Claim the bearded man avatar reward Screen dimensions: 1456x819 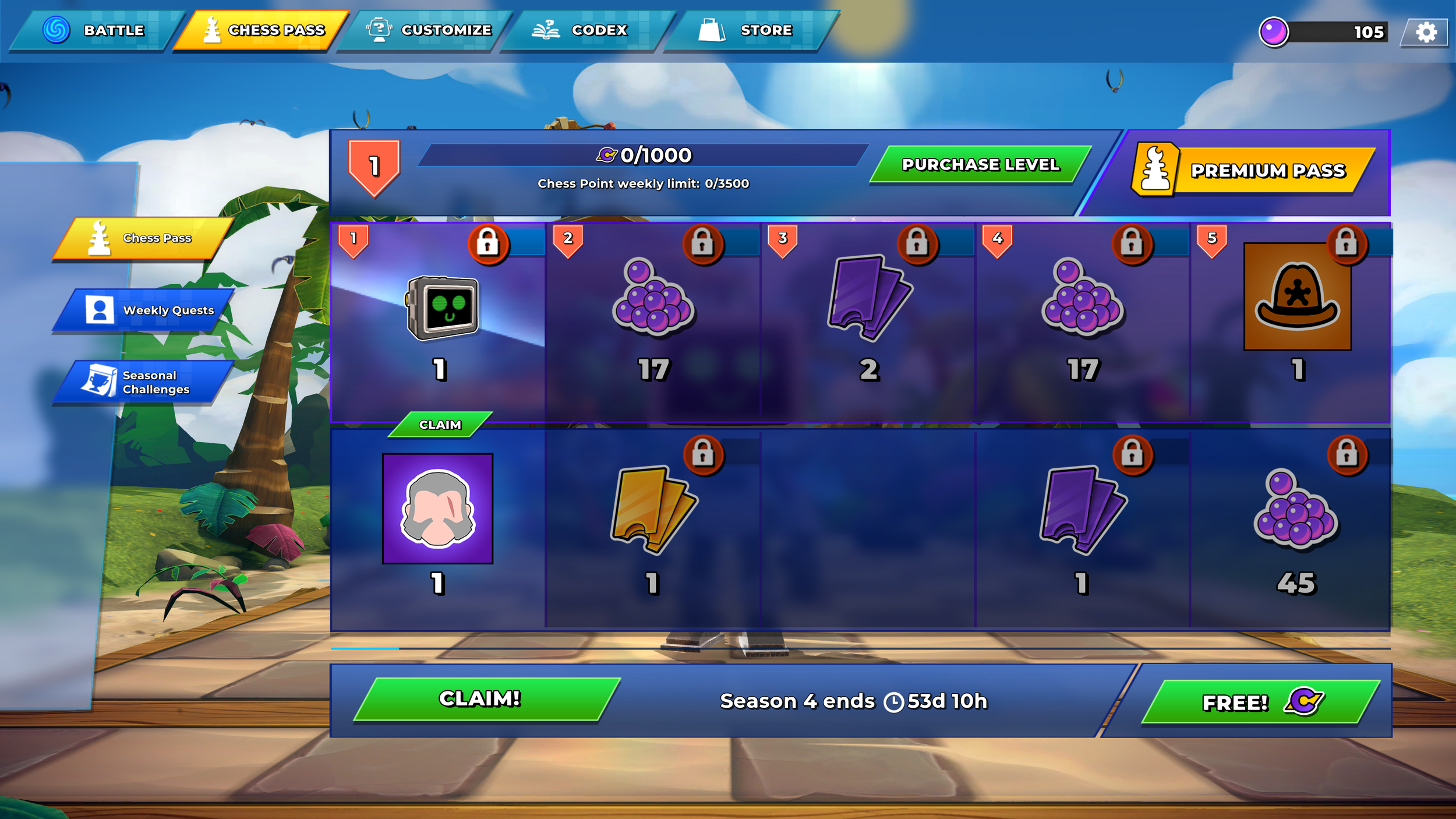[440, 425]
